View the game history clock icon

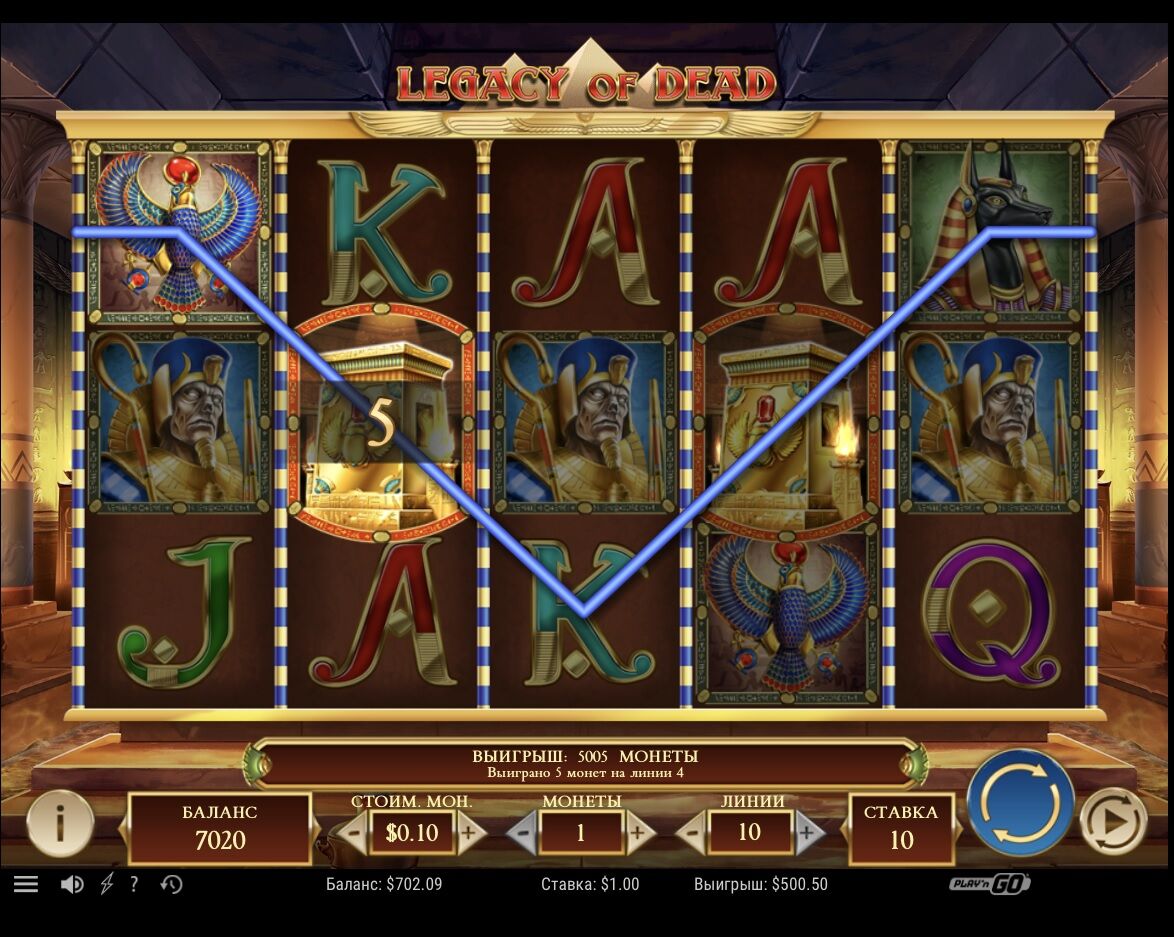coord(171,884)
